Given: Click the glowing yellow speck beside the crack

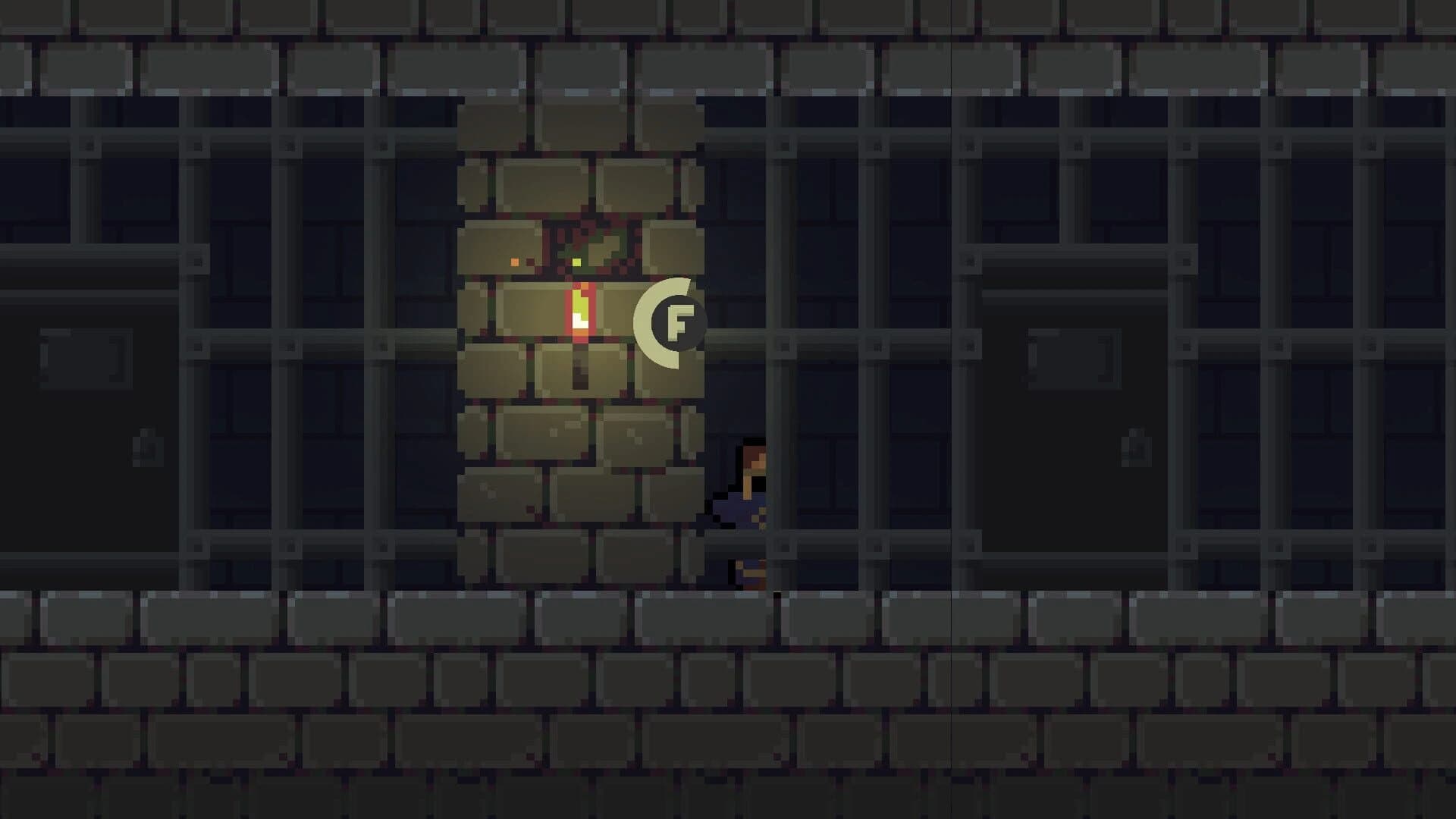Looking at the screenshot, I should [x=576, y=262].
